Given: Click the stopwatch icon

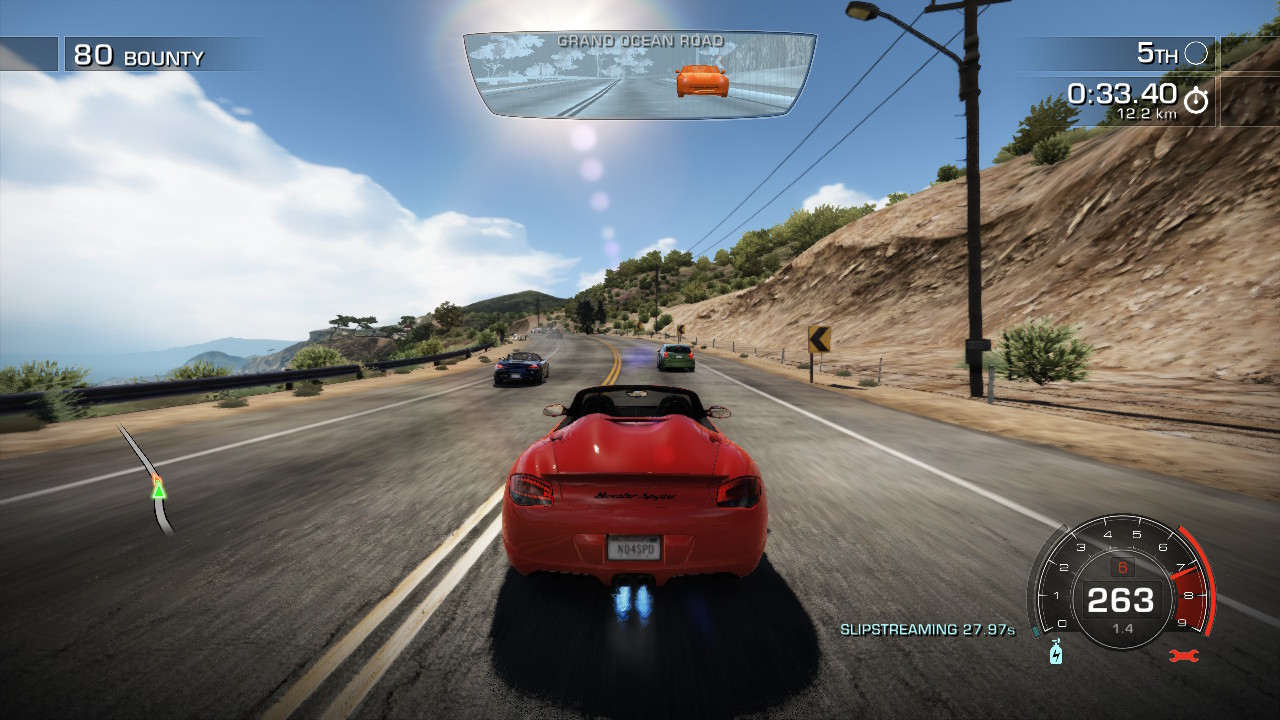Looking at the screenshot, I should coord(1196,100).
